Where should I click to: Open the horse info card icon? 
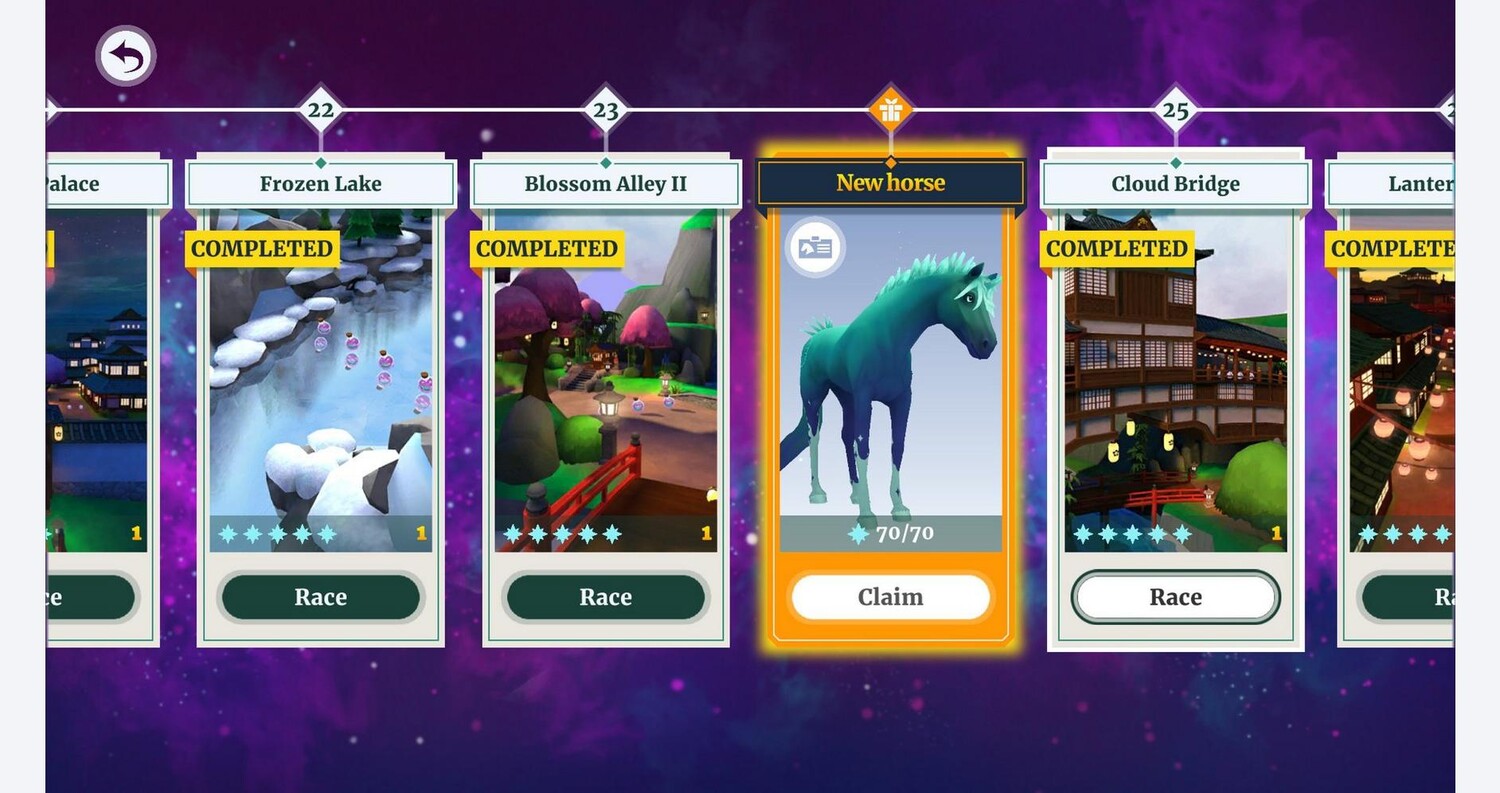tap(815, 247)
